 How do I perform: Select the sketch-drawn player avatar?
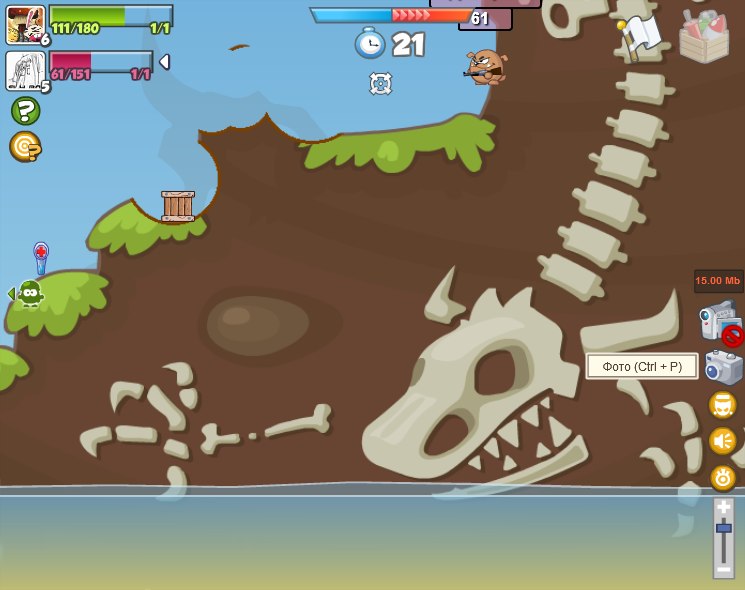25,70
